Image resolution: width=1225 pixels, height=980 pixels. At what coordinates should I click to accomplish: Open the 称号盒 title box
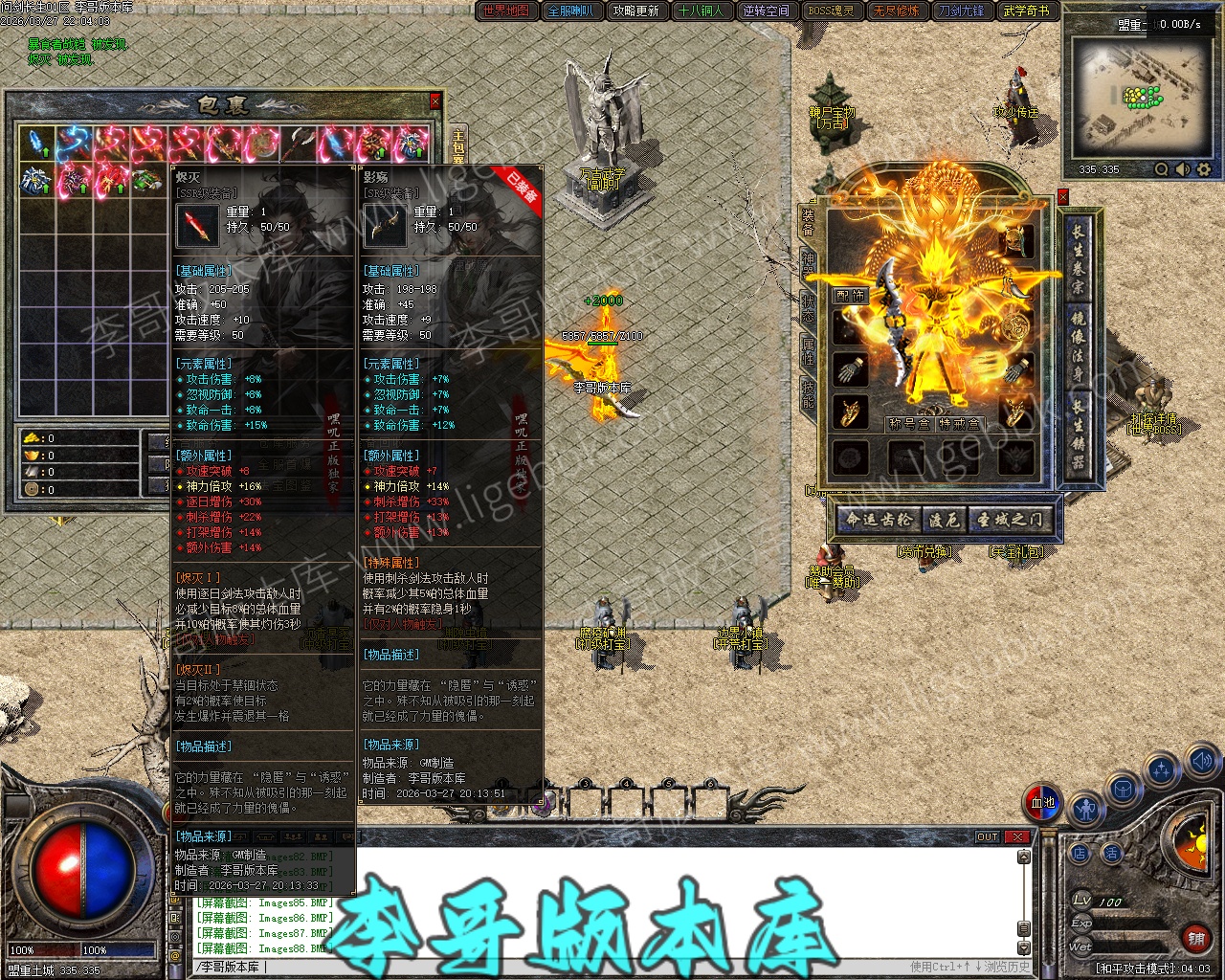pos(908,424)
